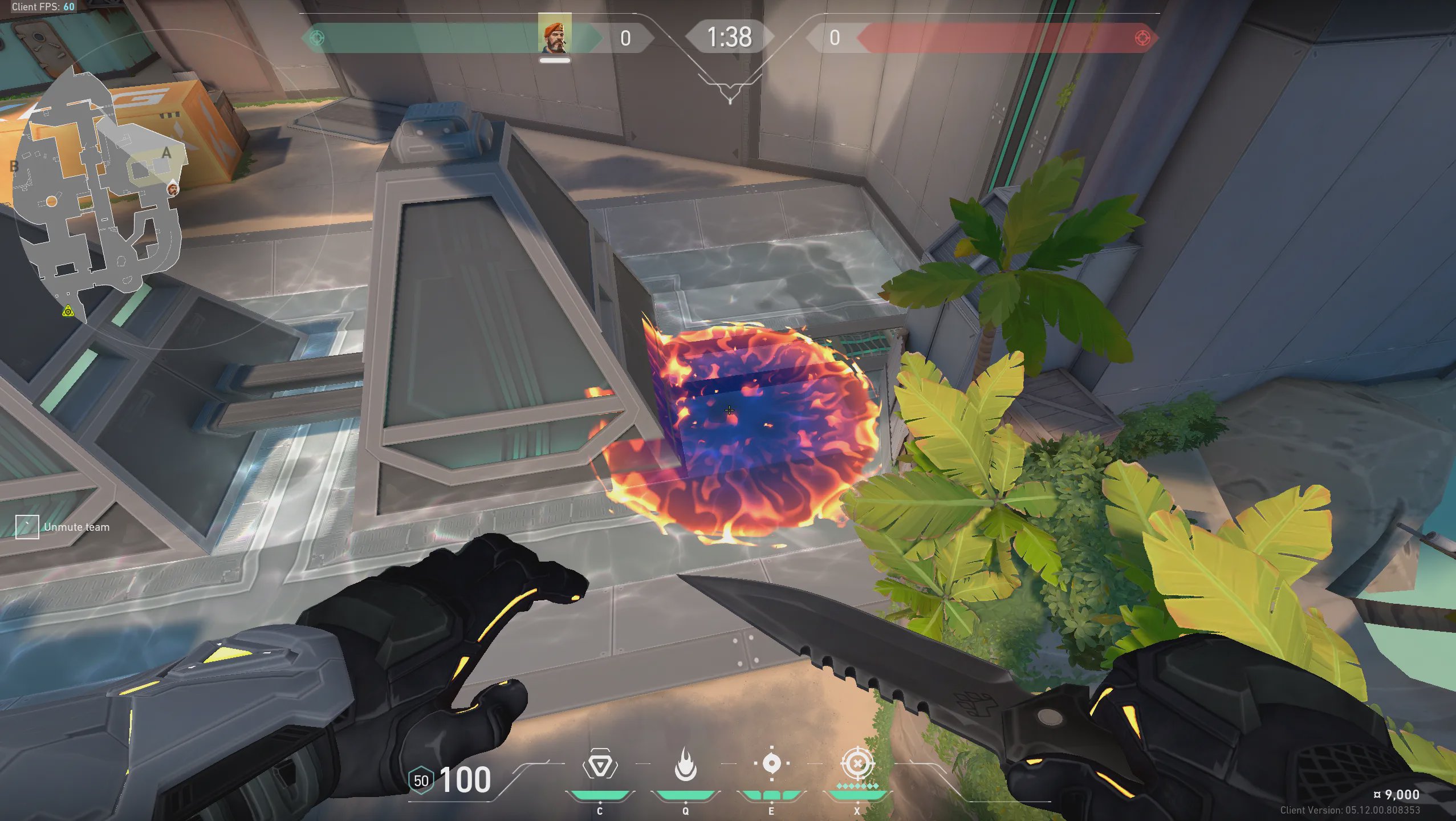The height and width of the screenshot is (821, 1456).
Task: Activate the Sky Smoke ability icon
Action: click(771, 763)
